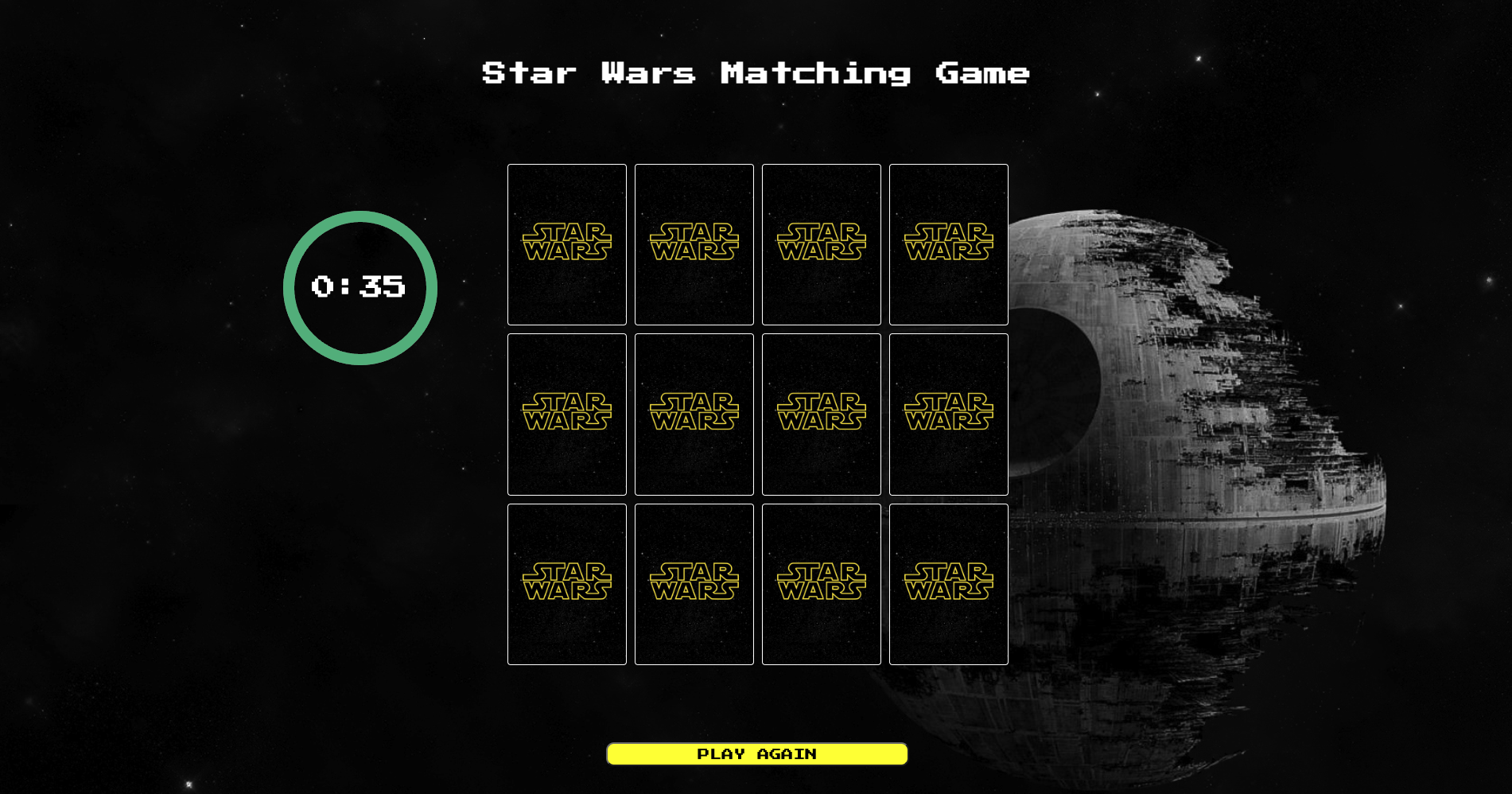The width and height of the screenshot is (1512, 794).
Task: Flip the last card in the middle row
Action: pyautogui.click(x=948, y=414)
